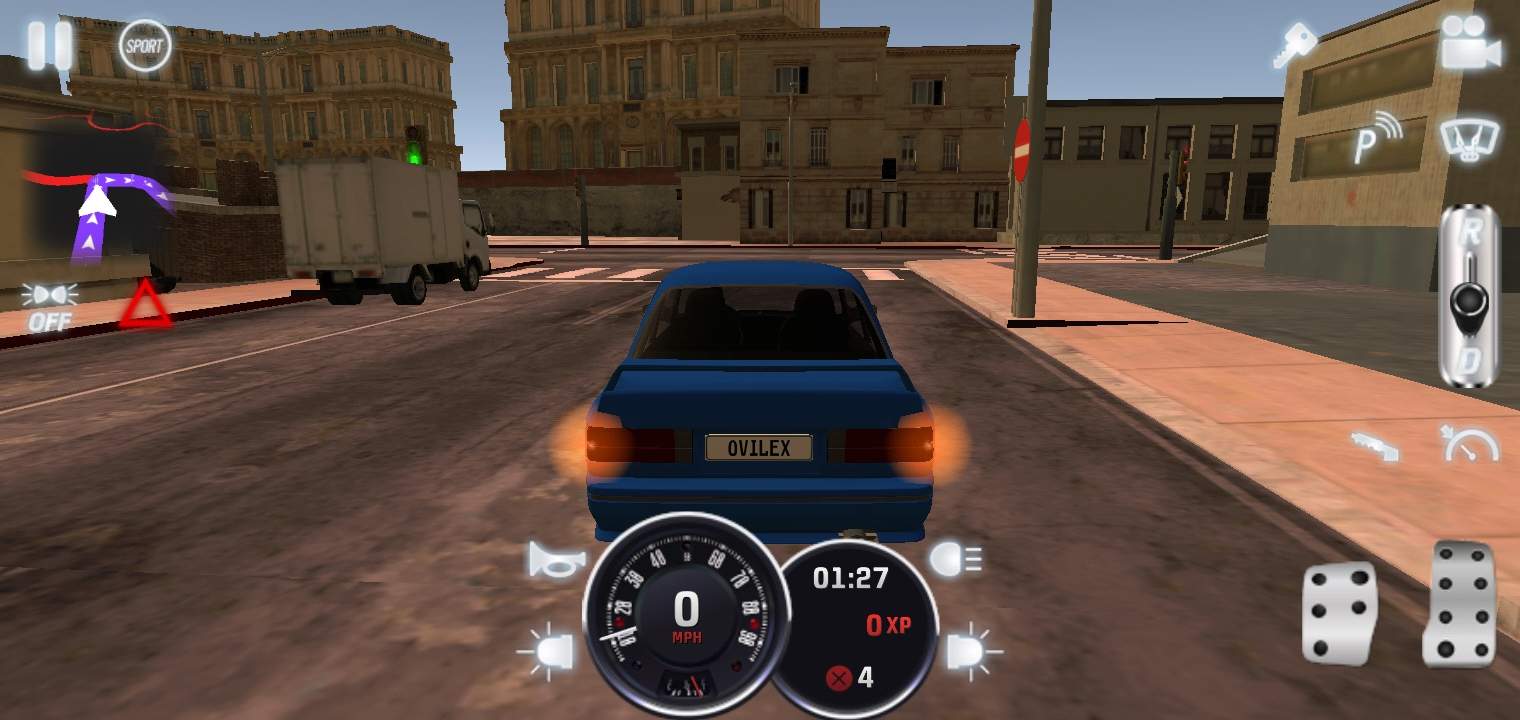Switch the SPORT driving mode
Image resolution: width=1520 pixels, height=720 pixels.
(x=143, y=43)
